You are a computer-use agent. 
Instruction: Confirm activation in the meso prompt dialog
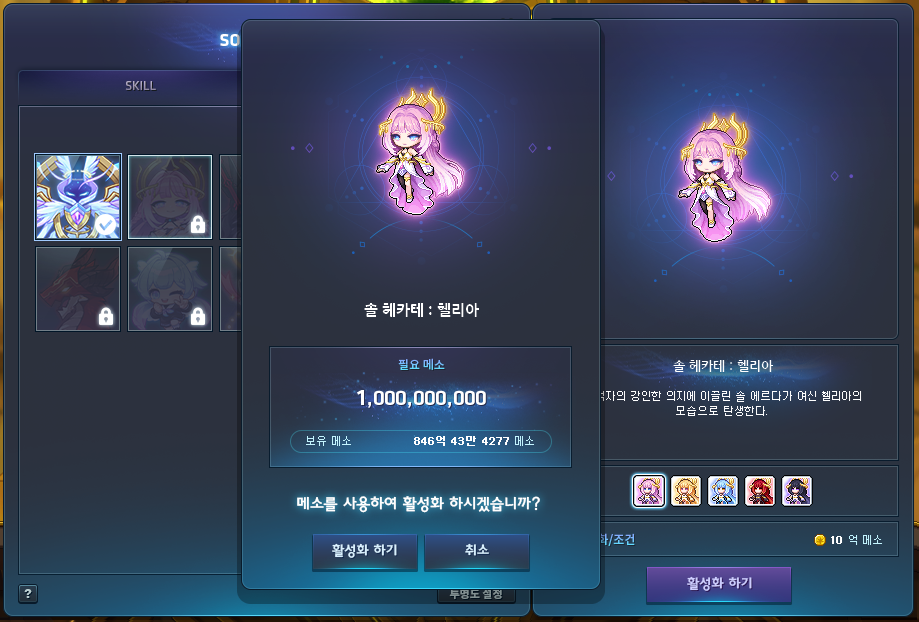tap(364, 551)
